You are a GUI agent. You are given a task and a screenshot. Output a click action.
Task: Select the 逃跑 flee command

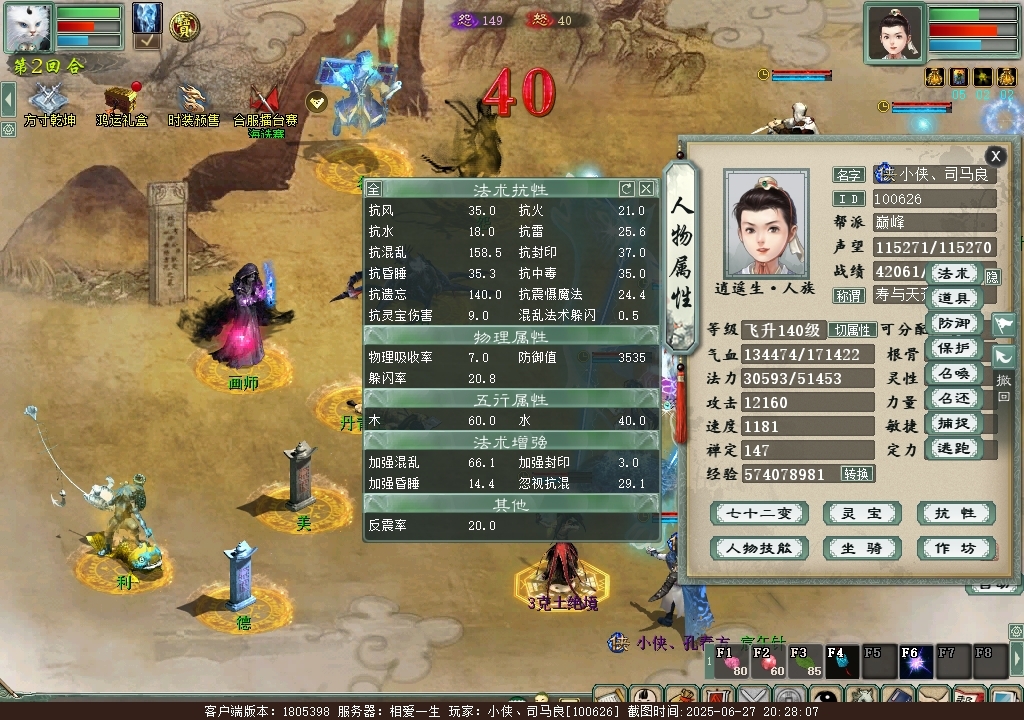[x=953, y=449]
